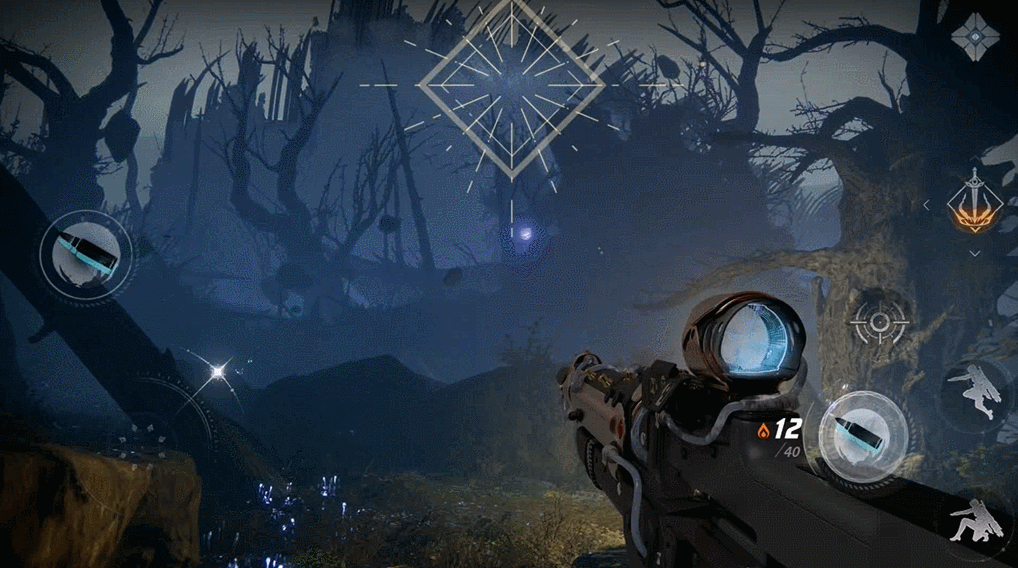Fire using the bullet button beside ammo count
This screenshot has height=568, width=1018.
point(864,437)
